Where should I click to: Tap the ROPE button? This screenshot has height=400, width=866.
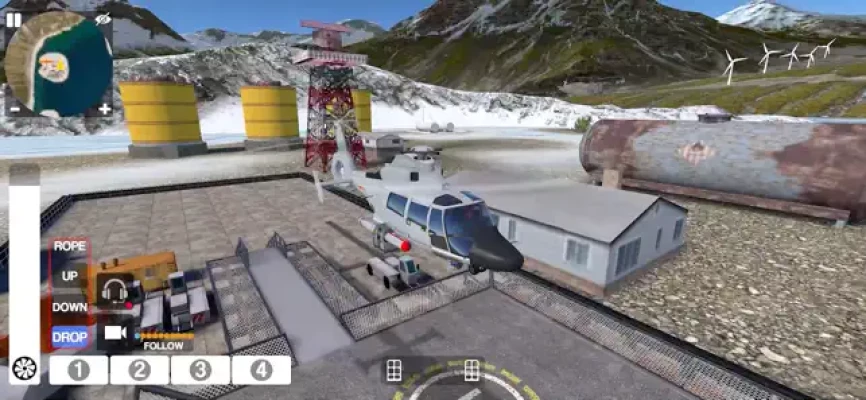(70, 246)
